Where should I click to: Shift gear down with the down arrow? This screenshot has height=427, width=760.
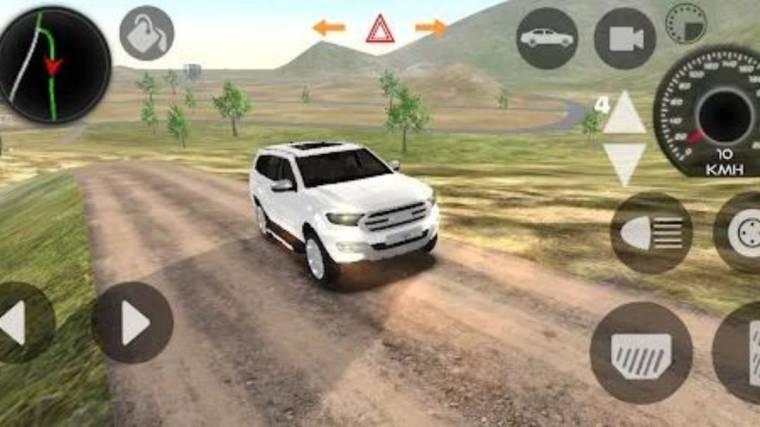(x=626, y=163)
